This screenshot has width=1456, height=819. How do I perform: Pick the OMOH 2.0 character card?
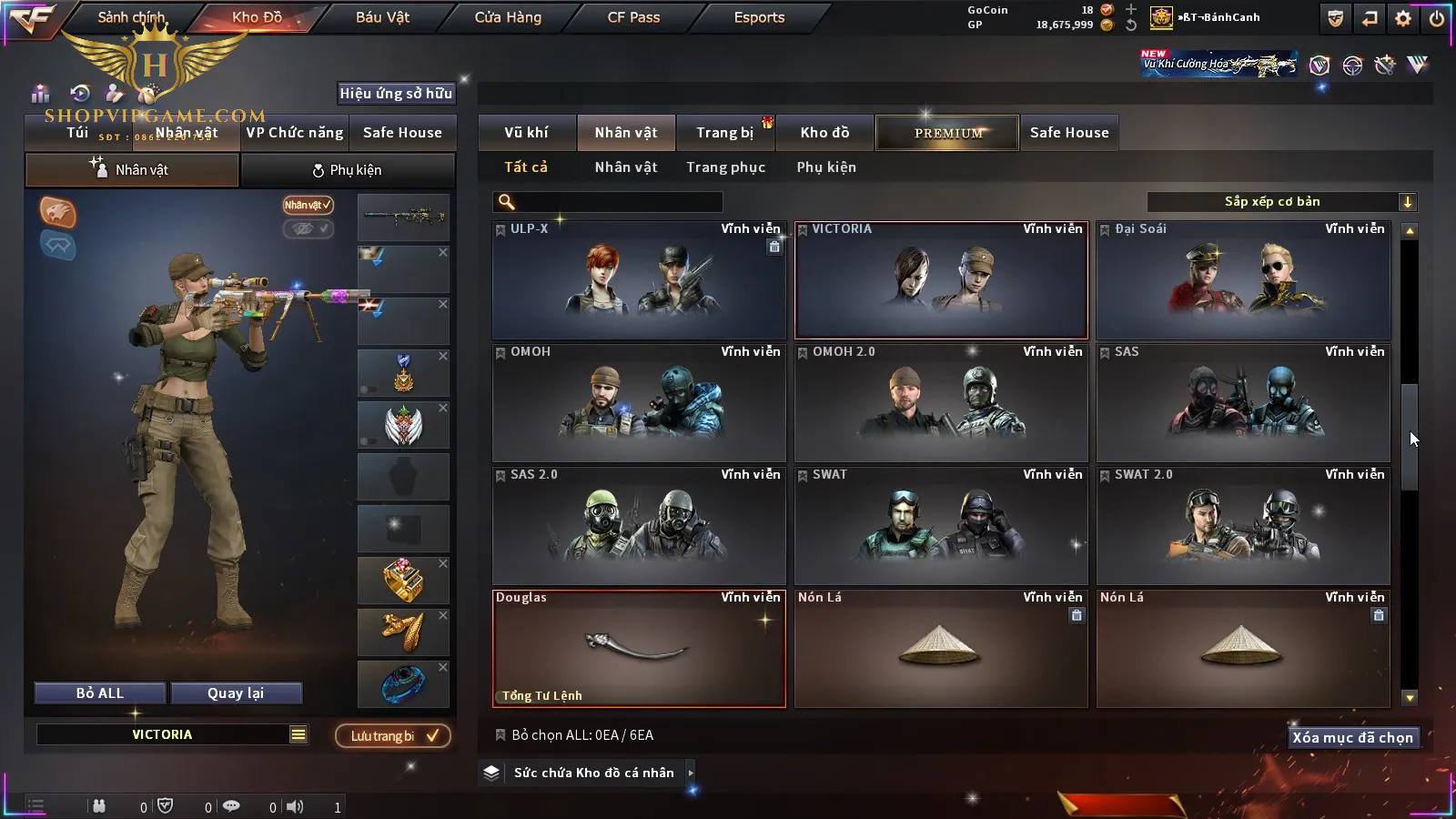[940, 403]
